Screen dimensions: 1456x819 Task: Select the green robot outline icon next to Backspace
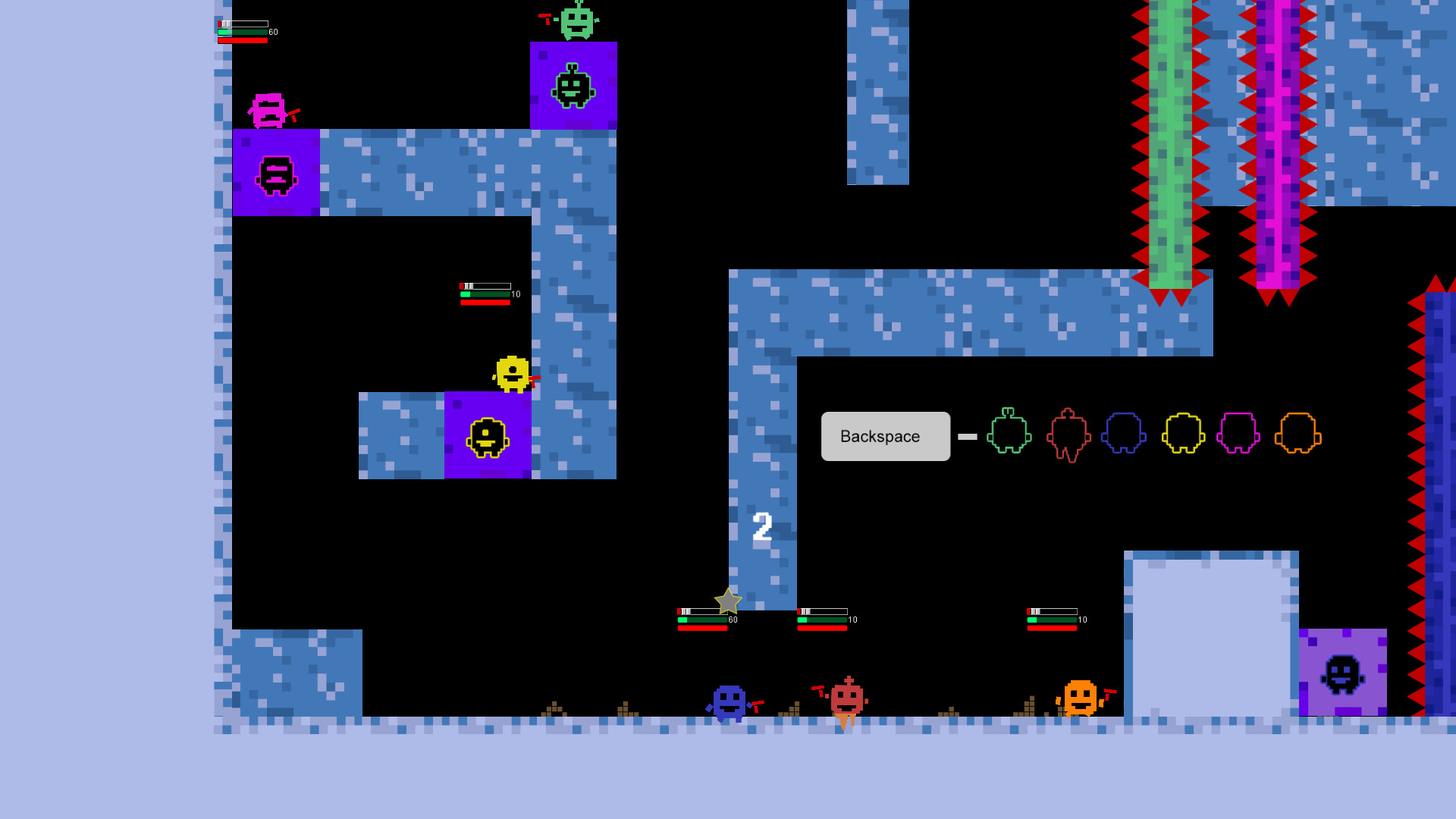click(1009, 435)
